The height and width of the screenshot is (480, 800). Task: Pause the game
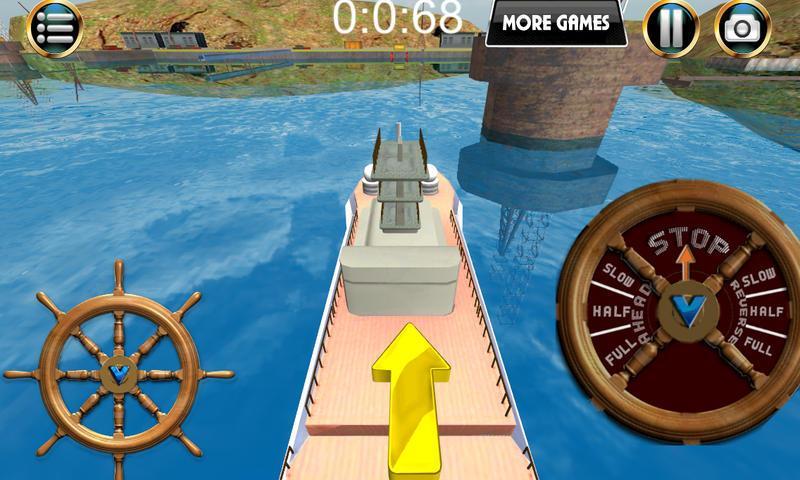(671, 26)
